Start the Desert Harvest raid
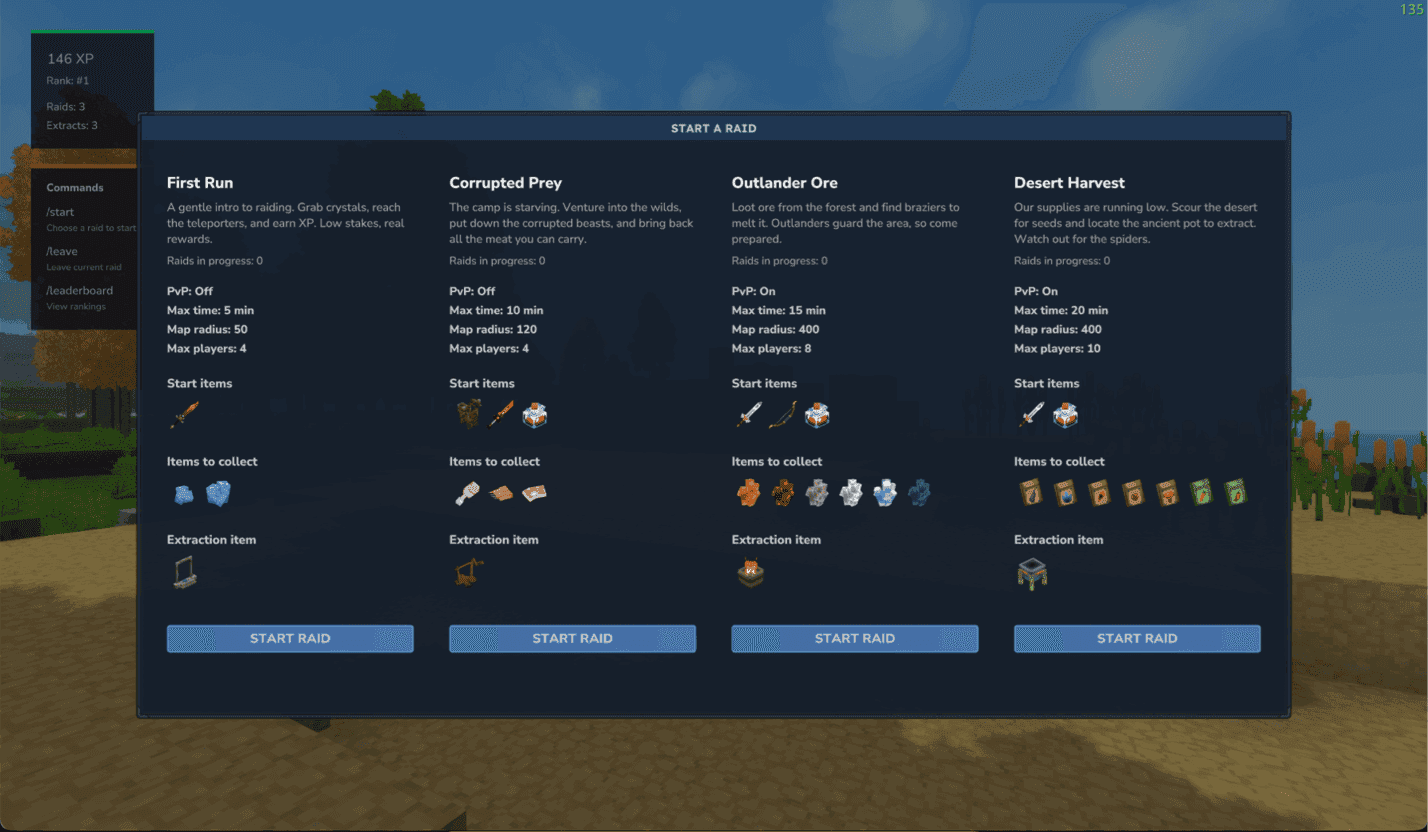The height and width of the screenshot is (832, 1428). [x=1137, y=638]
